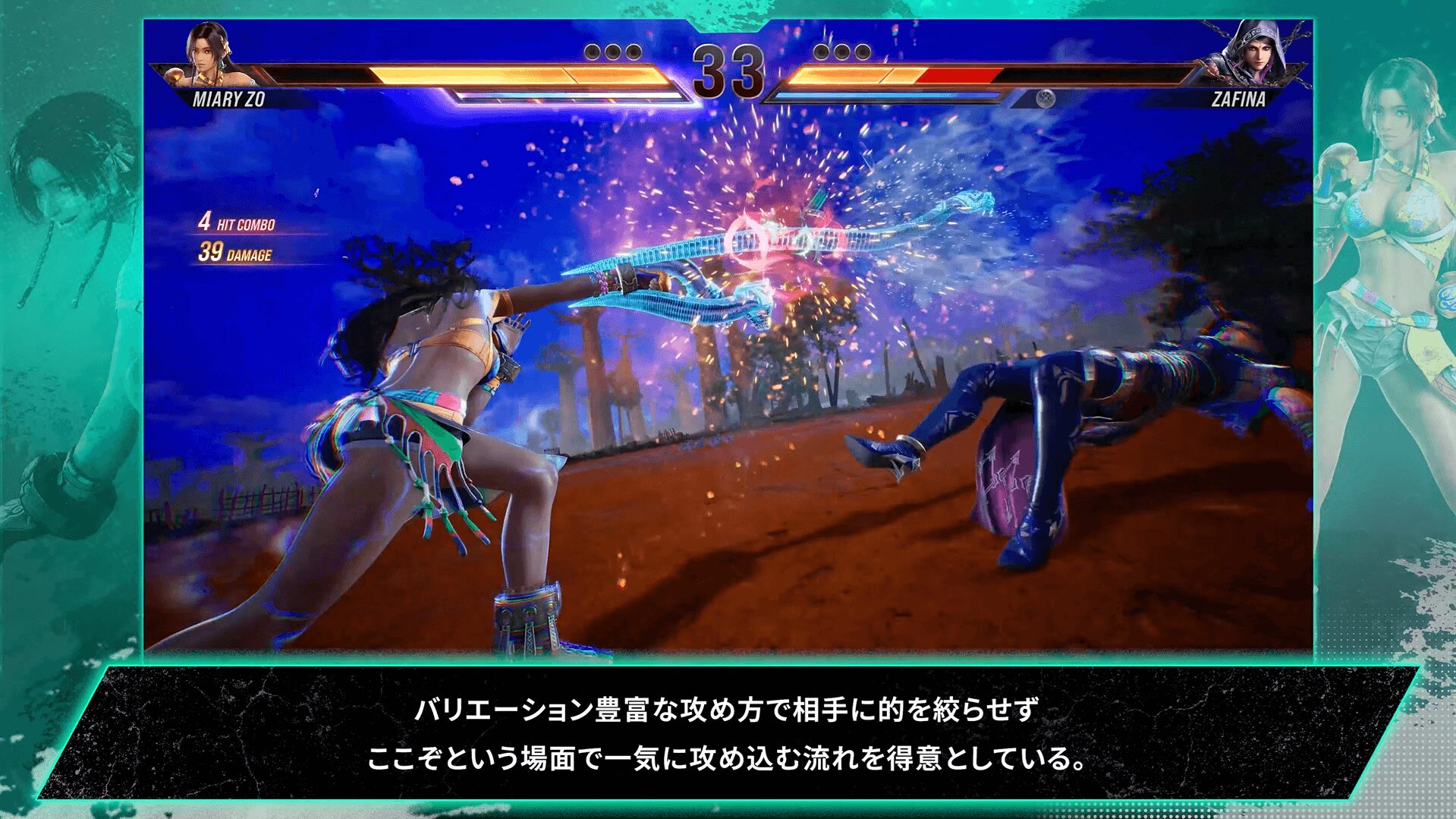1456x819 pixels.
Task: Select the sphere power-up icon under Zafina's gauge
Action: coord(1045,99)
